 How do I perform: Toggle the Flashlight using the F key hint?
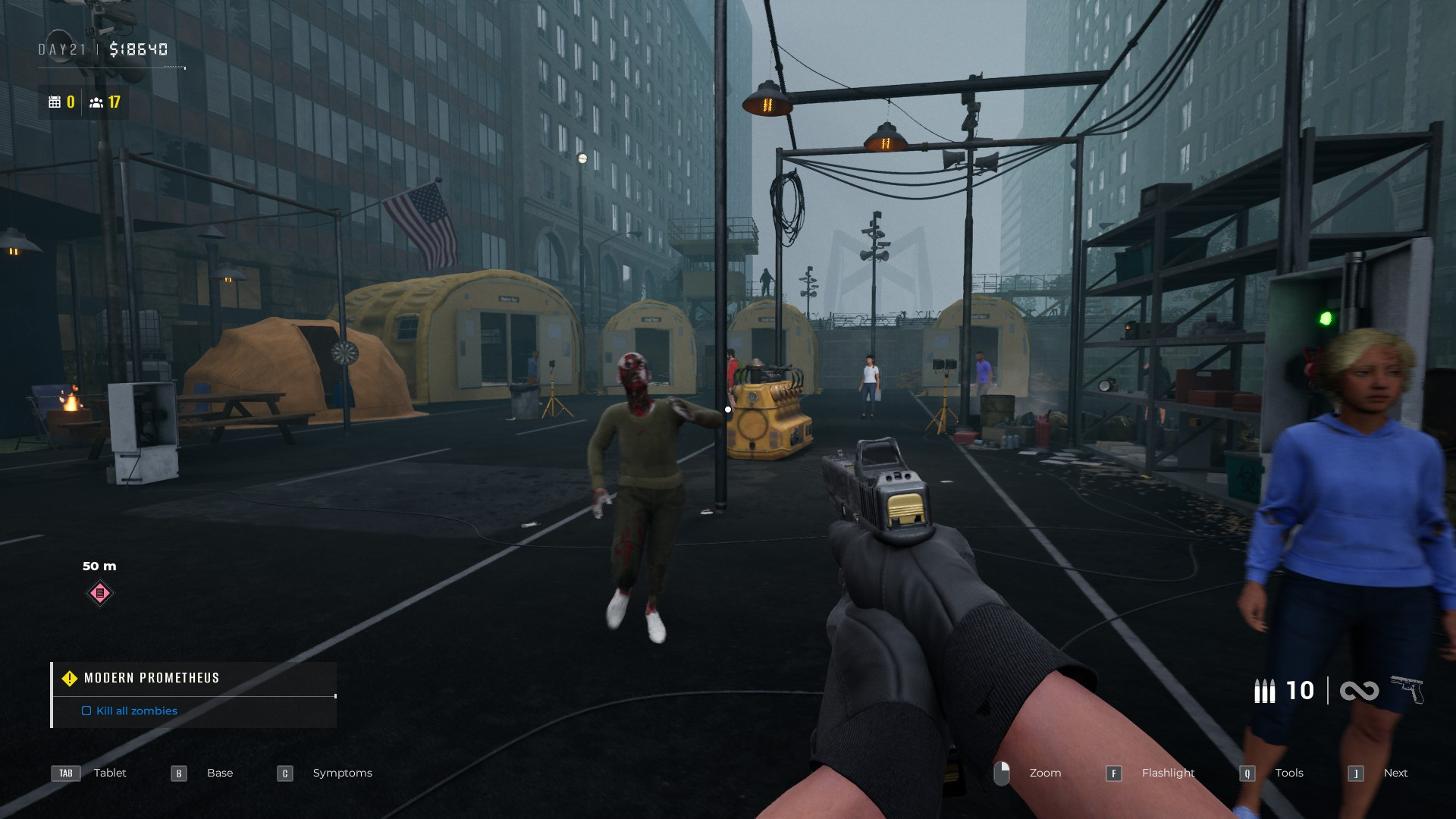coord(1114,773)
